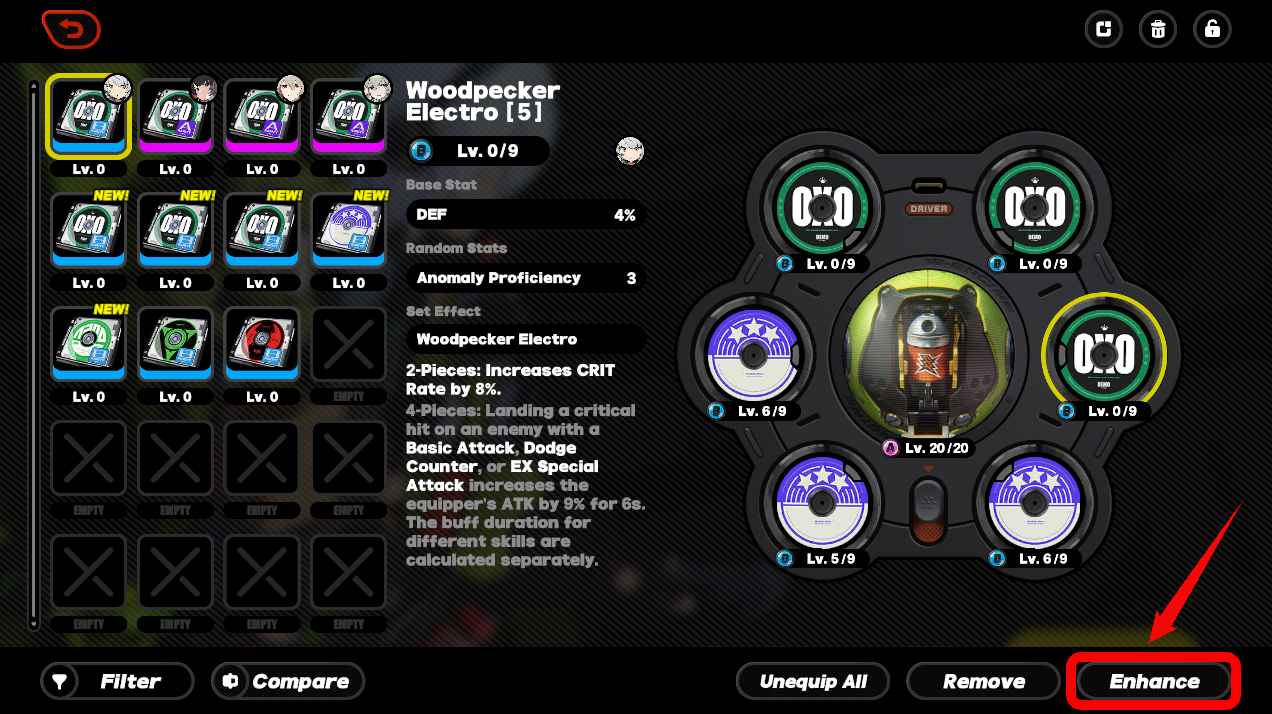Select the NEW purple starred disc in list
The height and width of the screenshot is (714, 1272).
(x=349, y=232)
